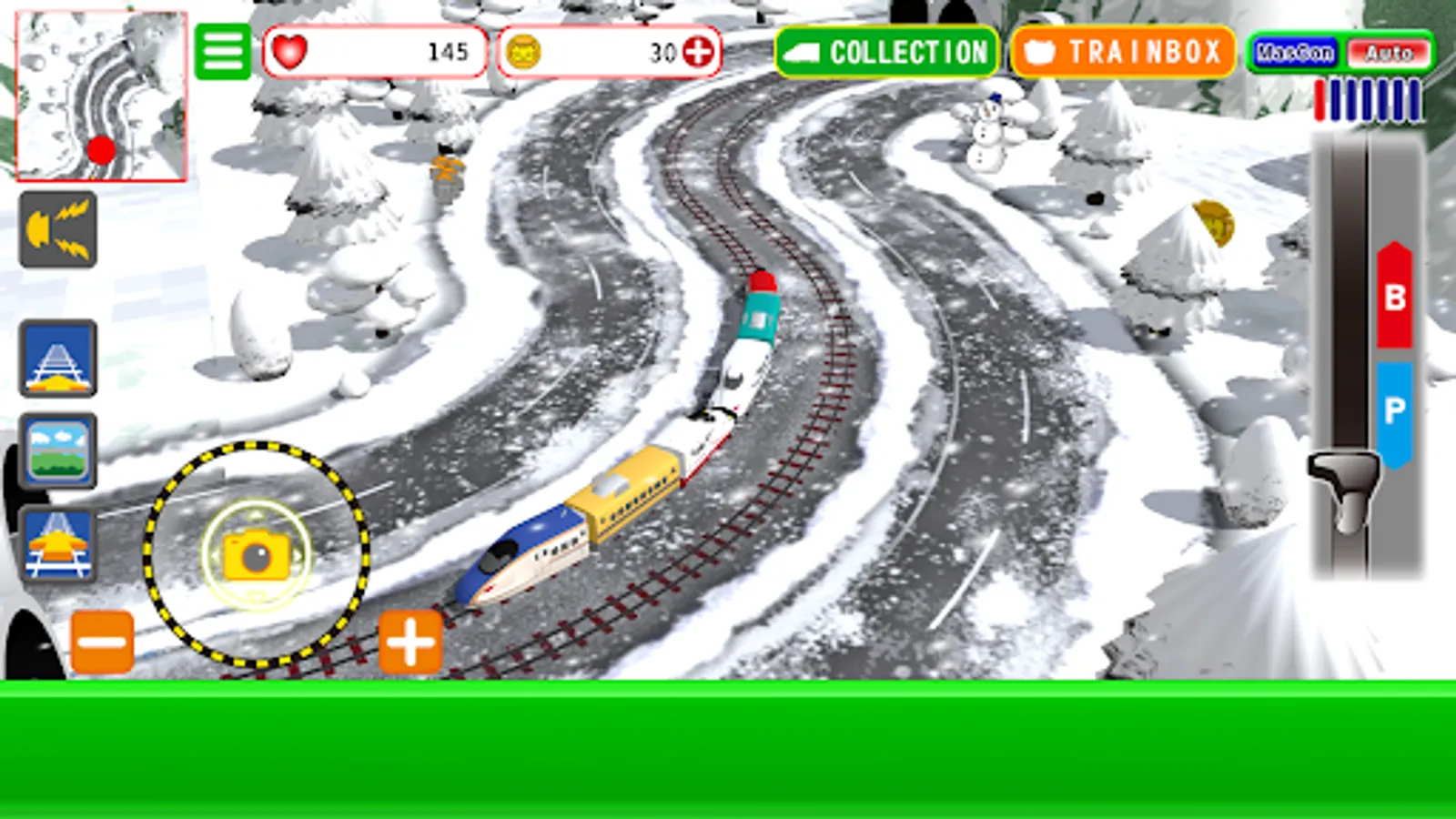Select the front track camera view

[57, 359]
